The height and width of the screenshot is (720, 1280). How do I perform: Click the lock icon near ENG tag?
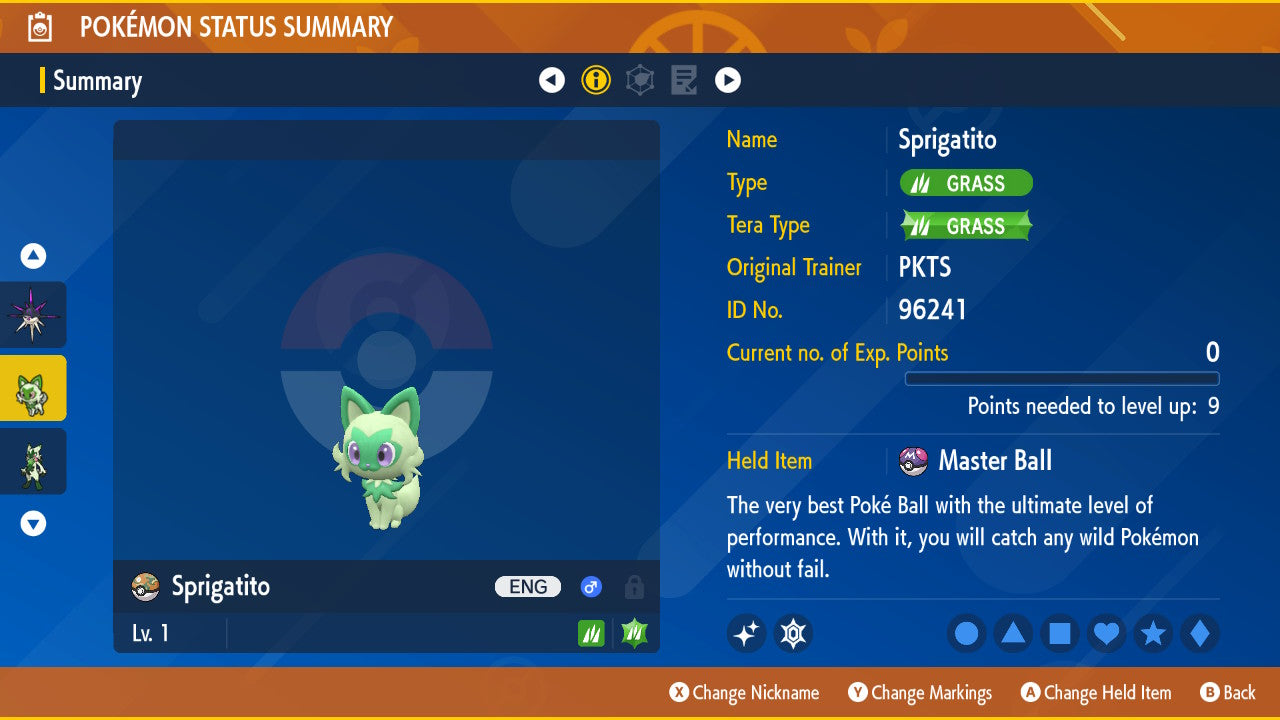pyautogui.click(x=634, y=587)
